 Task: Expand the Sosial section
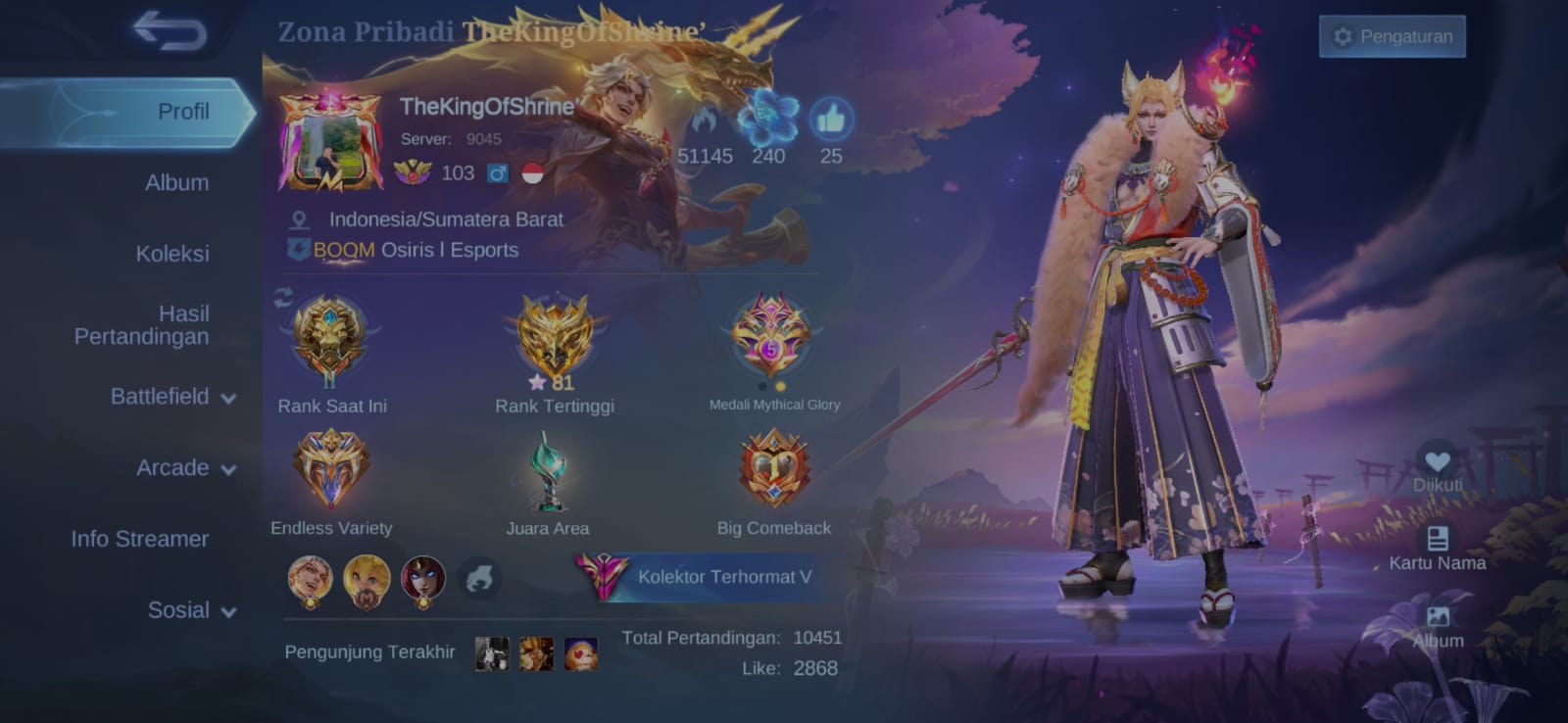coord(191,610)
